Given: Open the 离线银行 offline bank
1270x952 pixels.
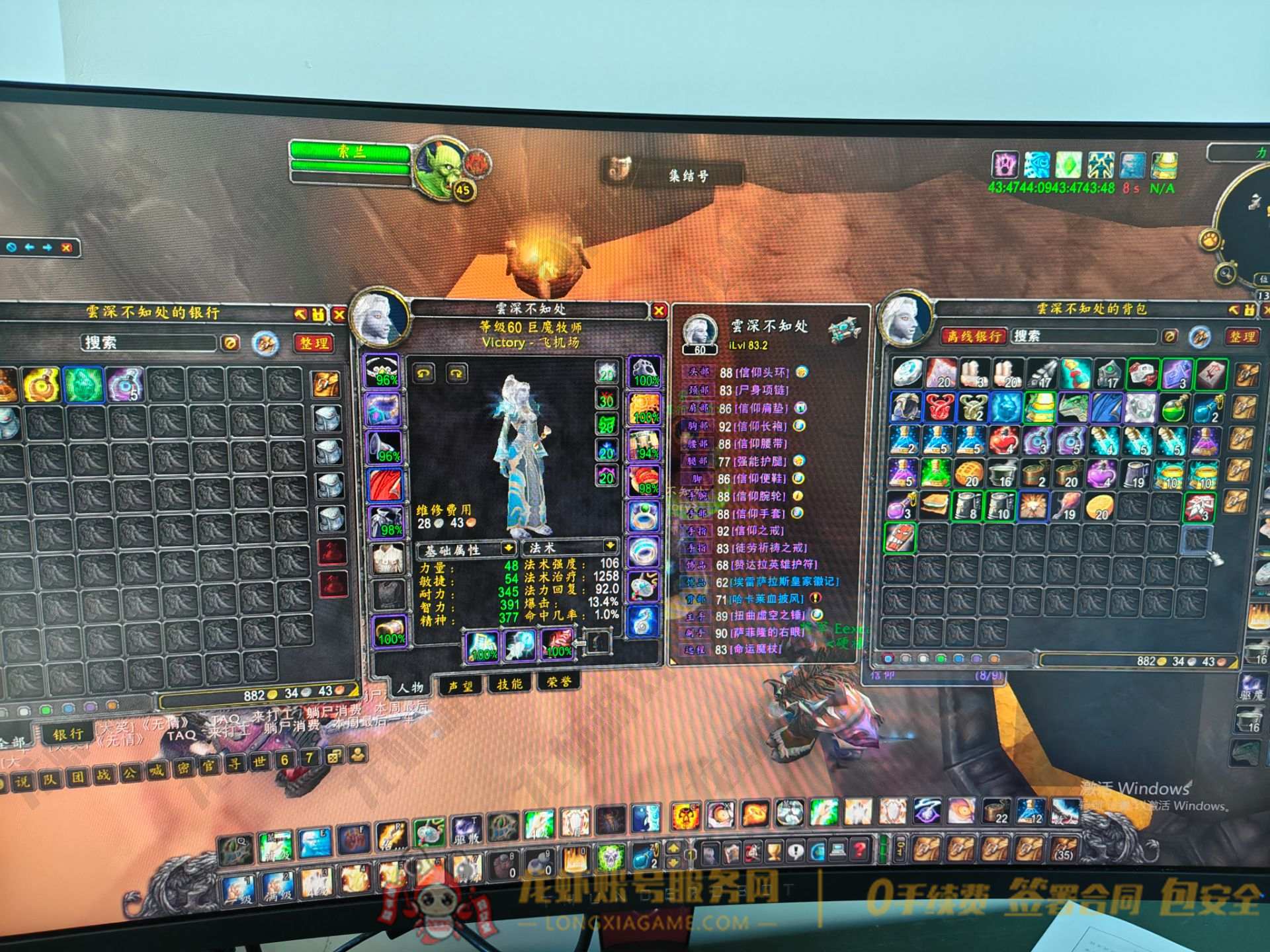Looking at the screenshot, I should [974, 336].
